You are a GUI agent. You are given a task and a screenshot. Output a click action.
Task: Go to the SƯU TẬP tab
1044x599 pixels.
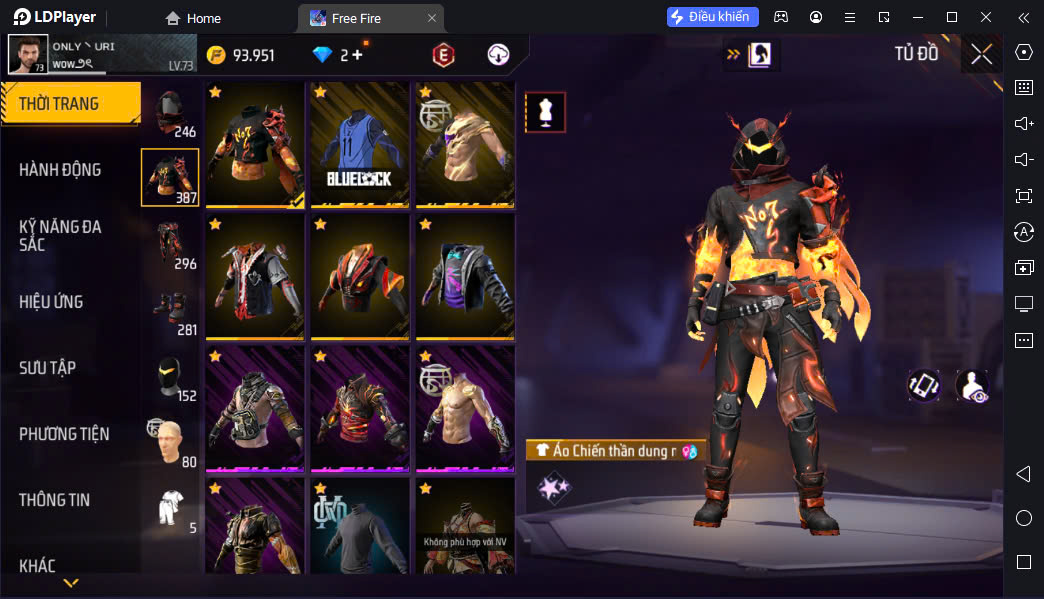pos(47,368)
